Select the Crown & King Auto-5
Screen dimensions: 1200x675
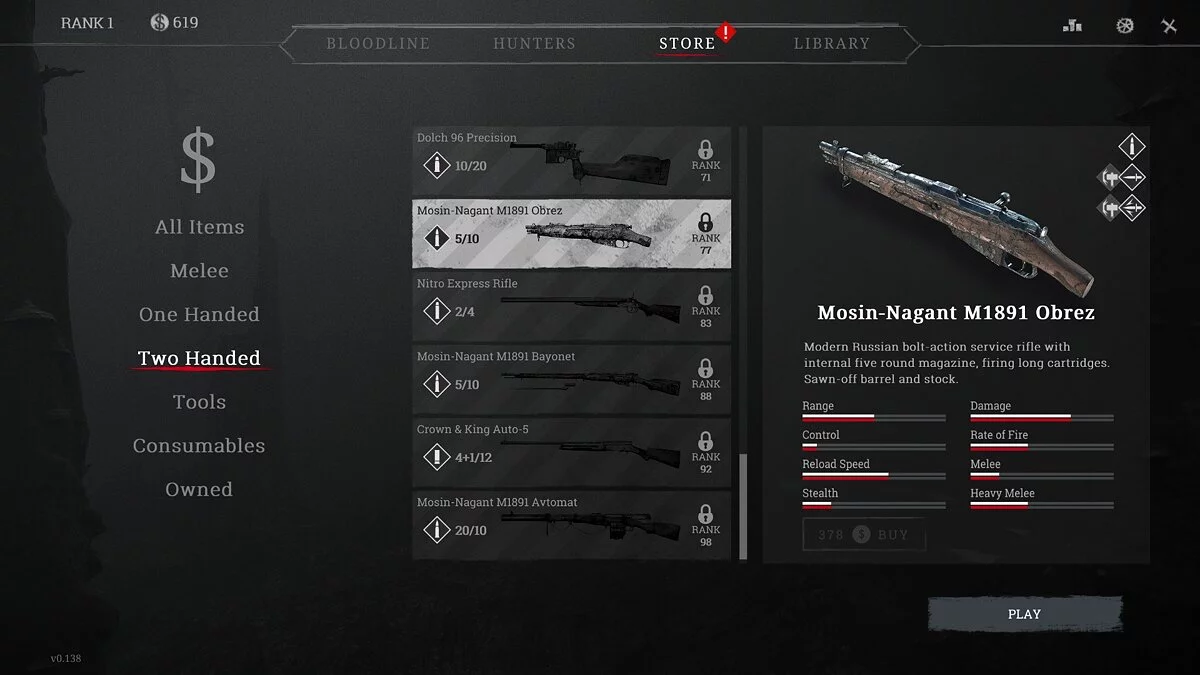coord(571,452)
